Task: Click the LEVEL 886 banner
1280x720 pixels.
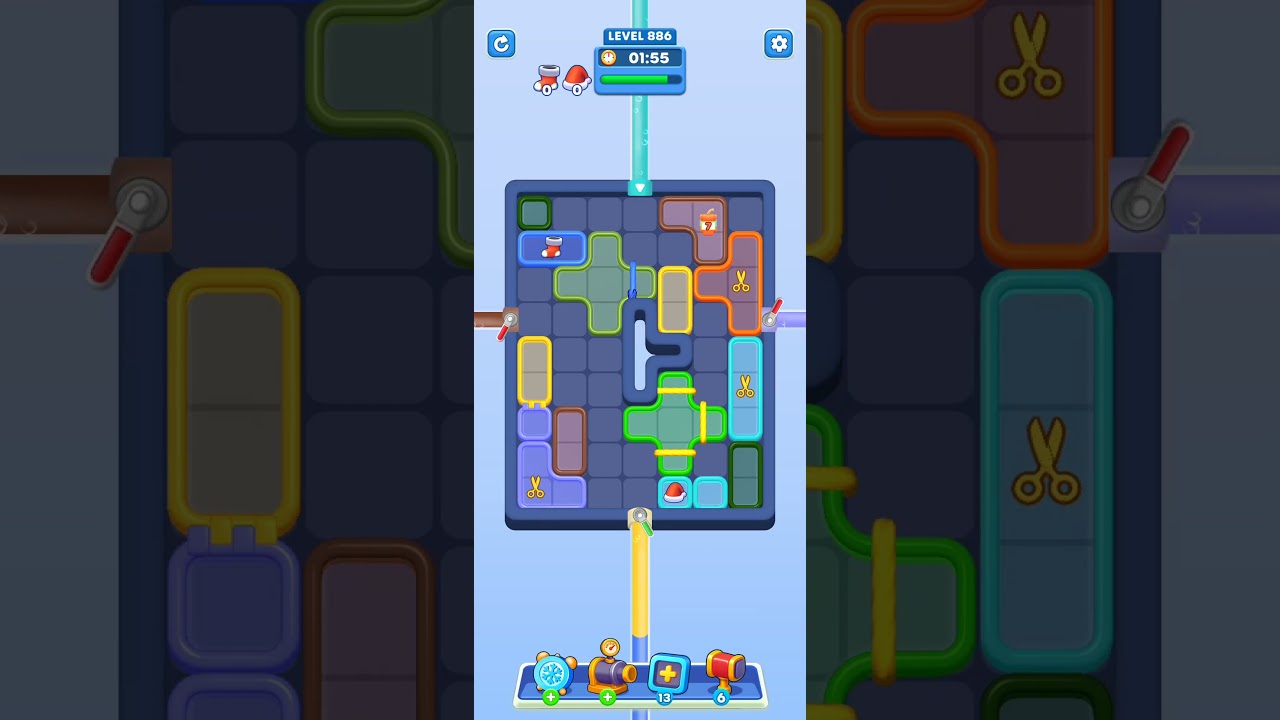Action: coord(639,36)
